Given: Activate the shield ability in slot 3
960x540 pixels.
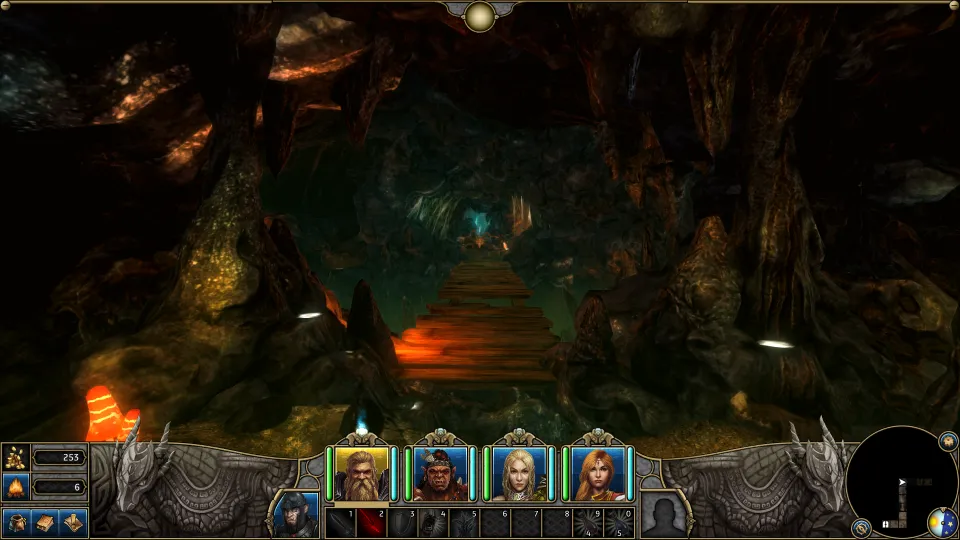Looking at the screenshot, I should click(x=402, y=523).
